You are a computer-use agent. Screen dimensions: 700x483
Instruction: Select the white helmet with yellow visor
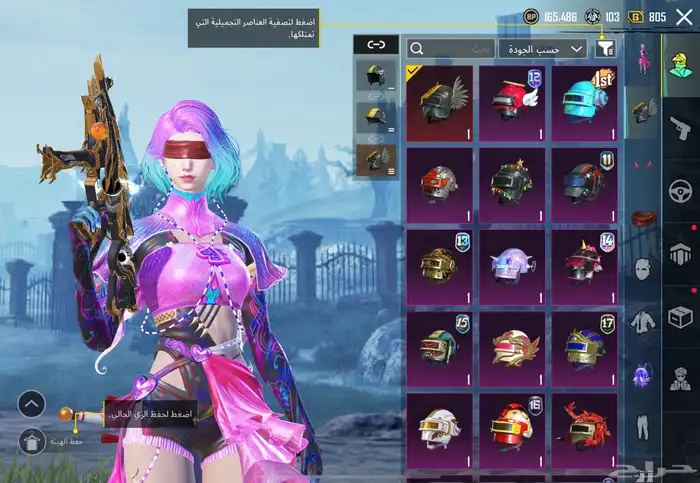[439, 430]
